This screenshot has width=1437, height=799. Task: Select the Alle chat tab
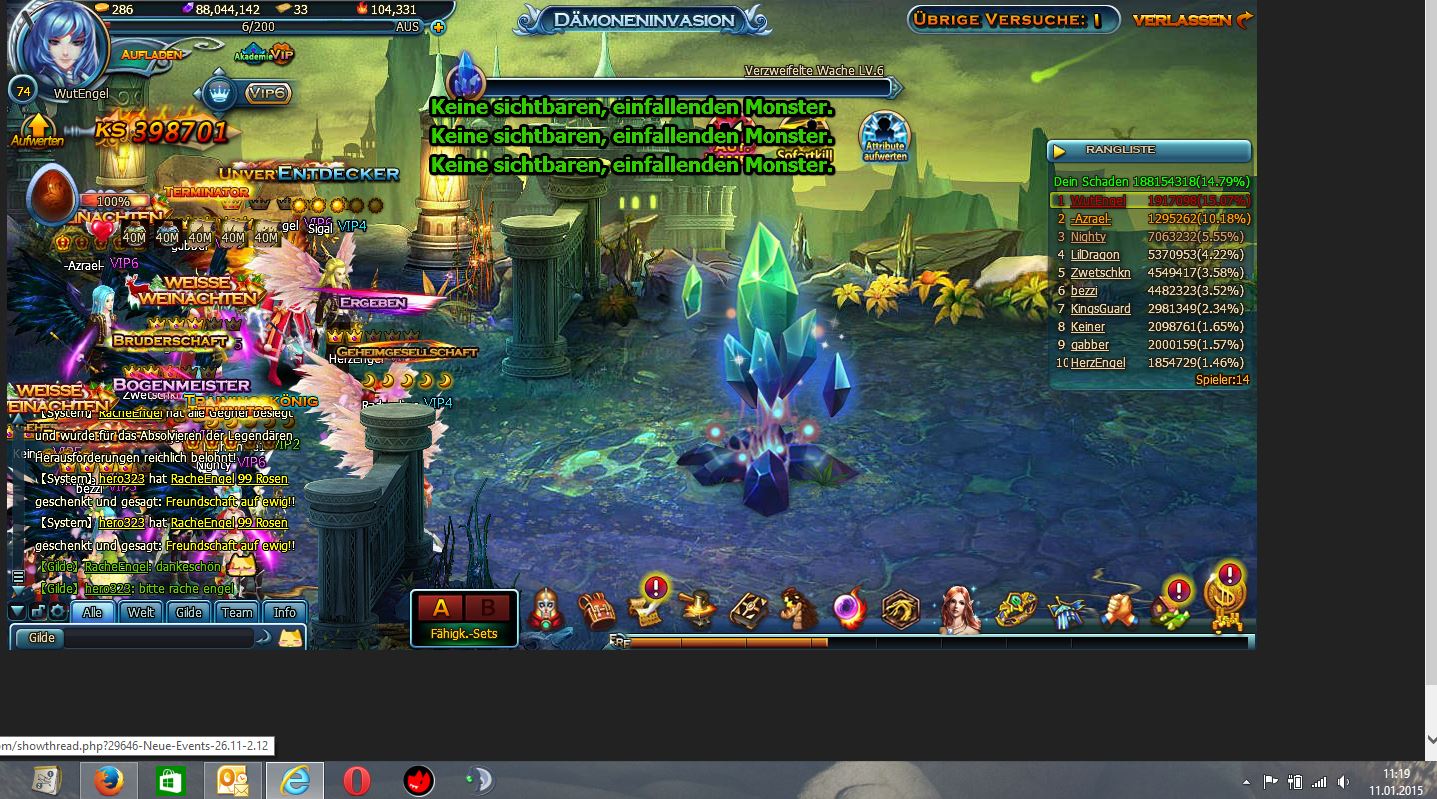click(93, 612)
